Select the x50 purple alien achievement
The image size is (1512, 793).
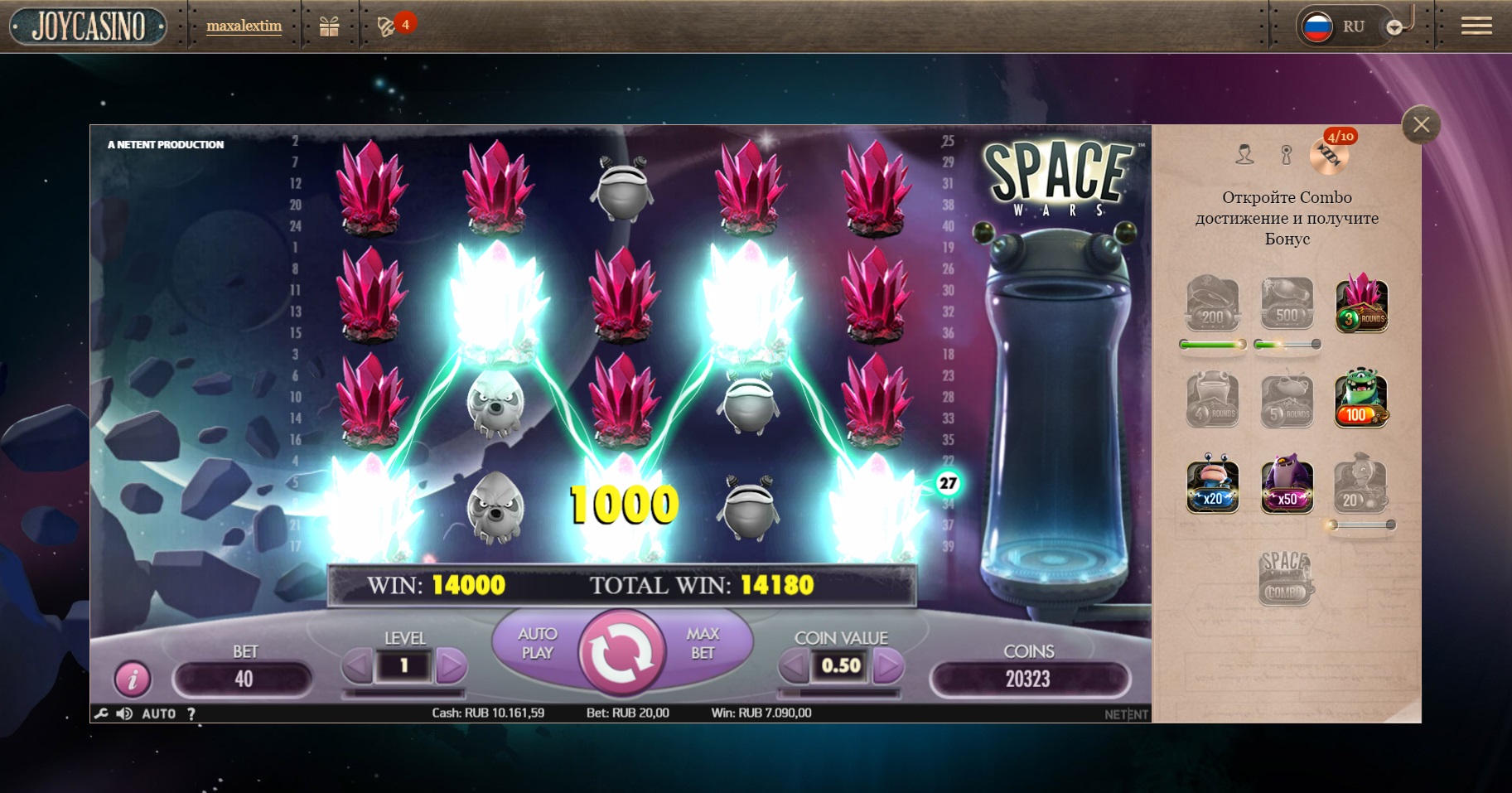coord(1287,486)
